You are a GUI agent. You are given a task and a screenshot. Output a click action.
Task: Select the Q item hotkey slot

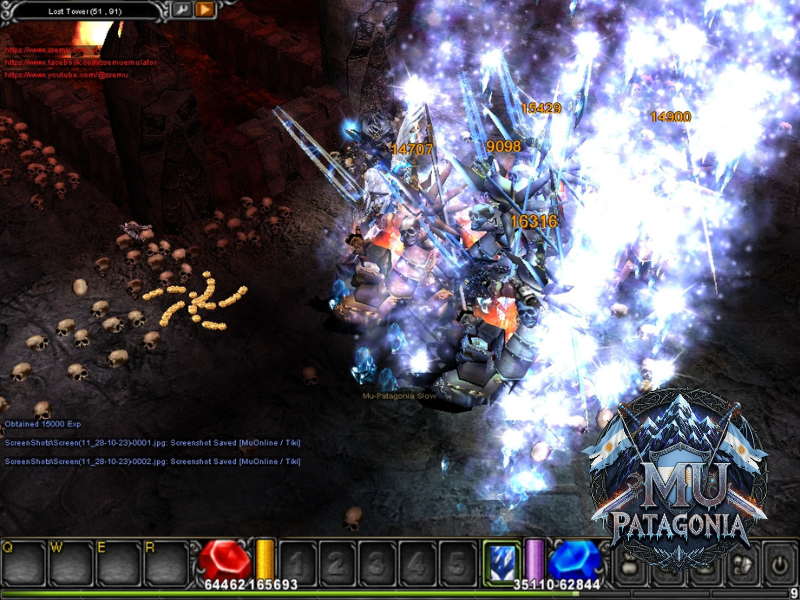(x=22, y=563)
